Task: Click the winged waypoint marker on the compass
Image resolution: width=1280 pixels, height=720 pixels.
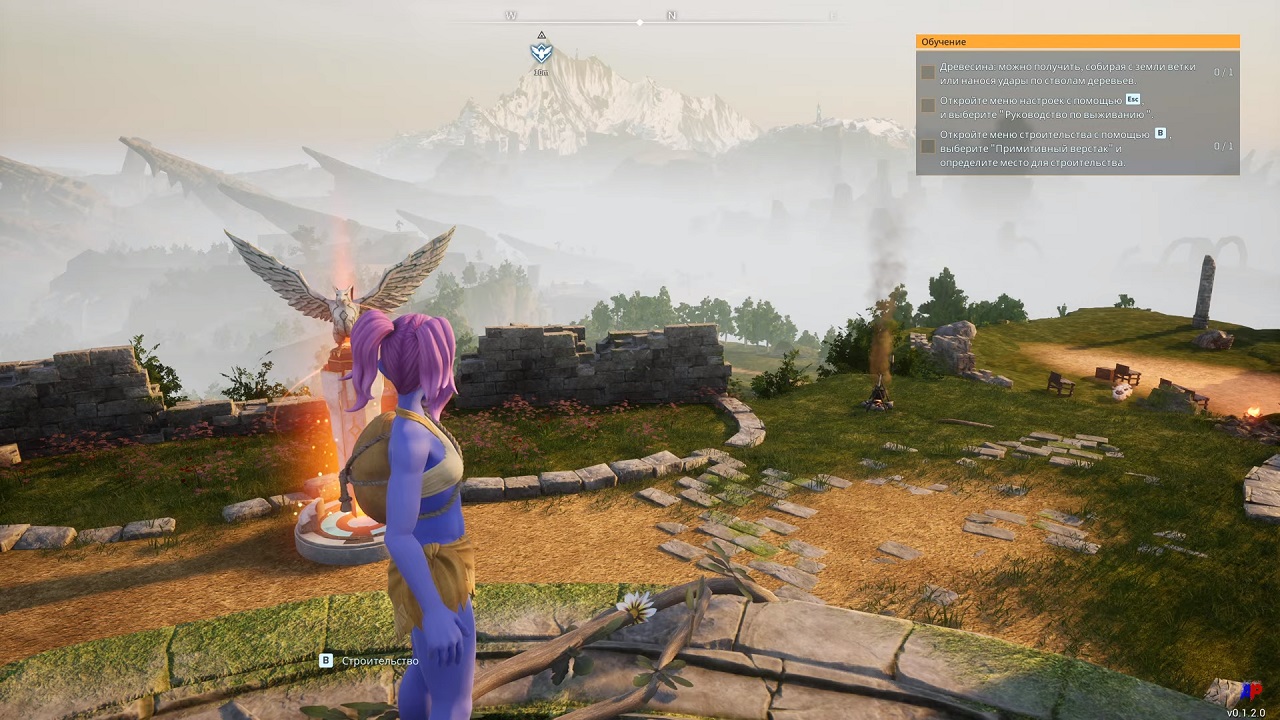Action: click(x=540, y=52)
